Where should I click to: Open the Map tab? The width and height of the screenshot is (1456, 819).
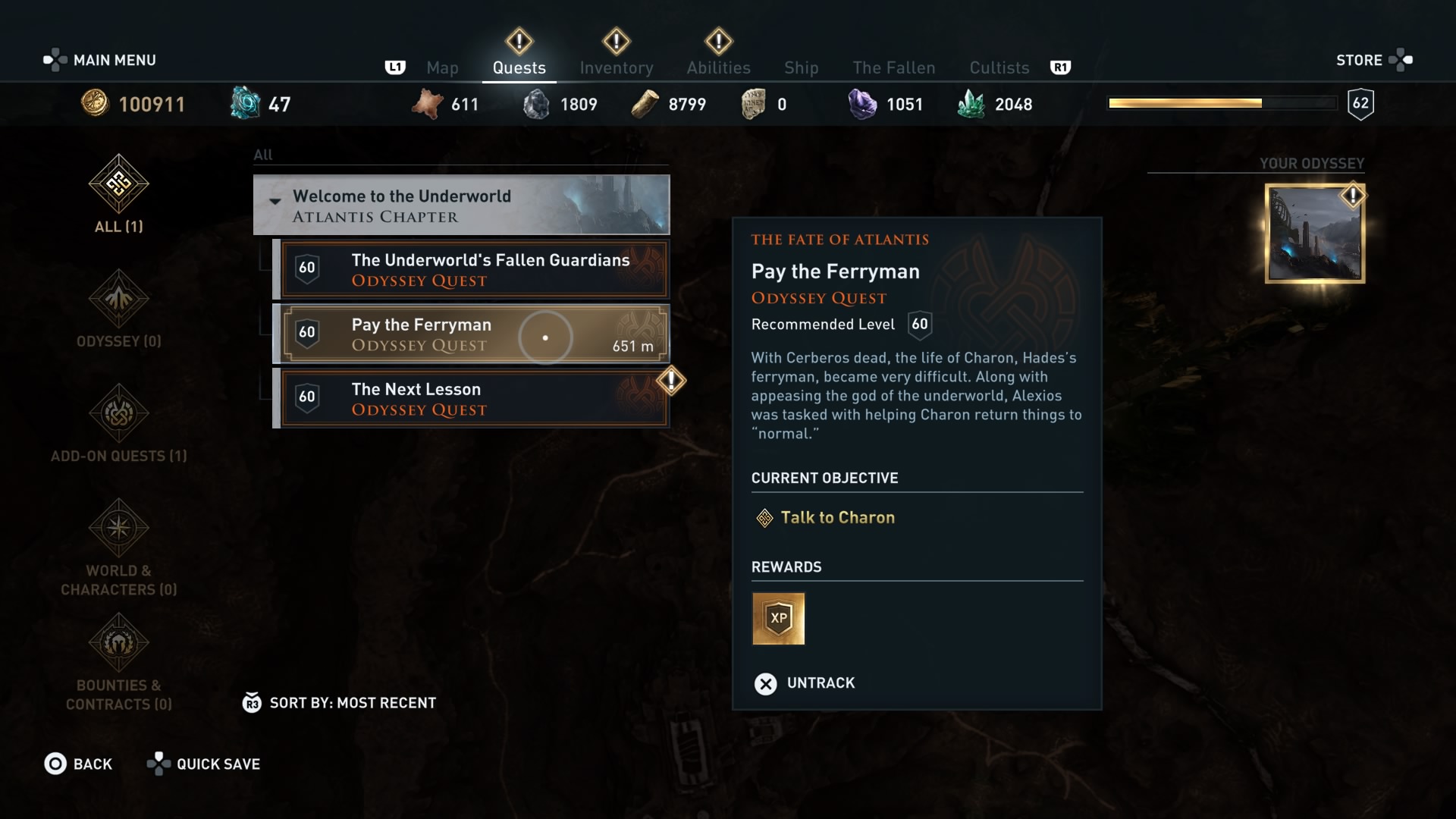pyautogui.click(x=442, y=67)
